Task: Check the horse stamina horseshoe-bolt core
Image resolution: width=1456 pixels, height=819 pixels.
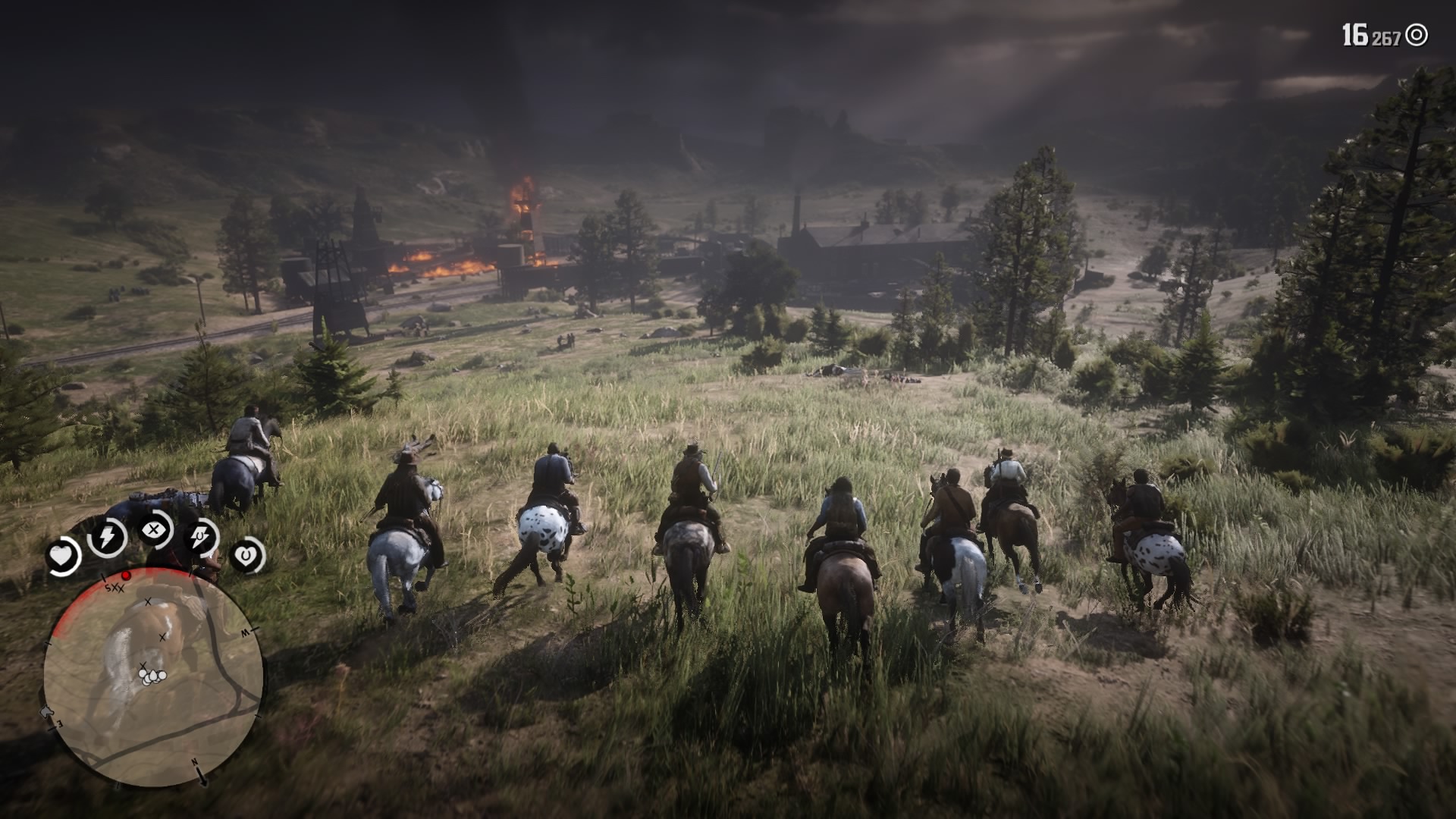Action: (201, 538)
